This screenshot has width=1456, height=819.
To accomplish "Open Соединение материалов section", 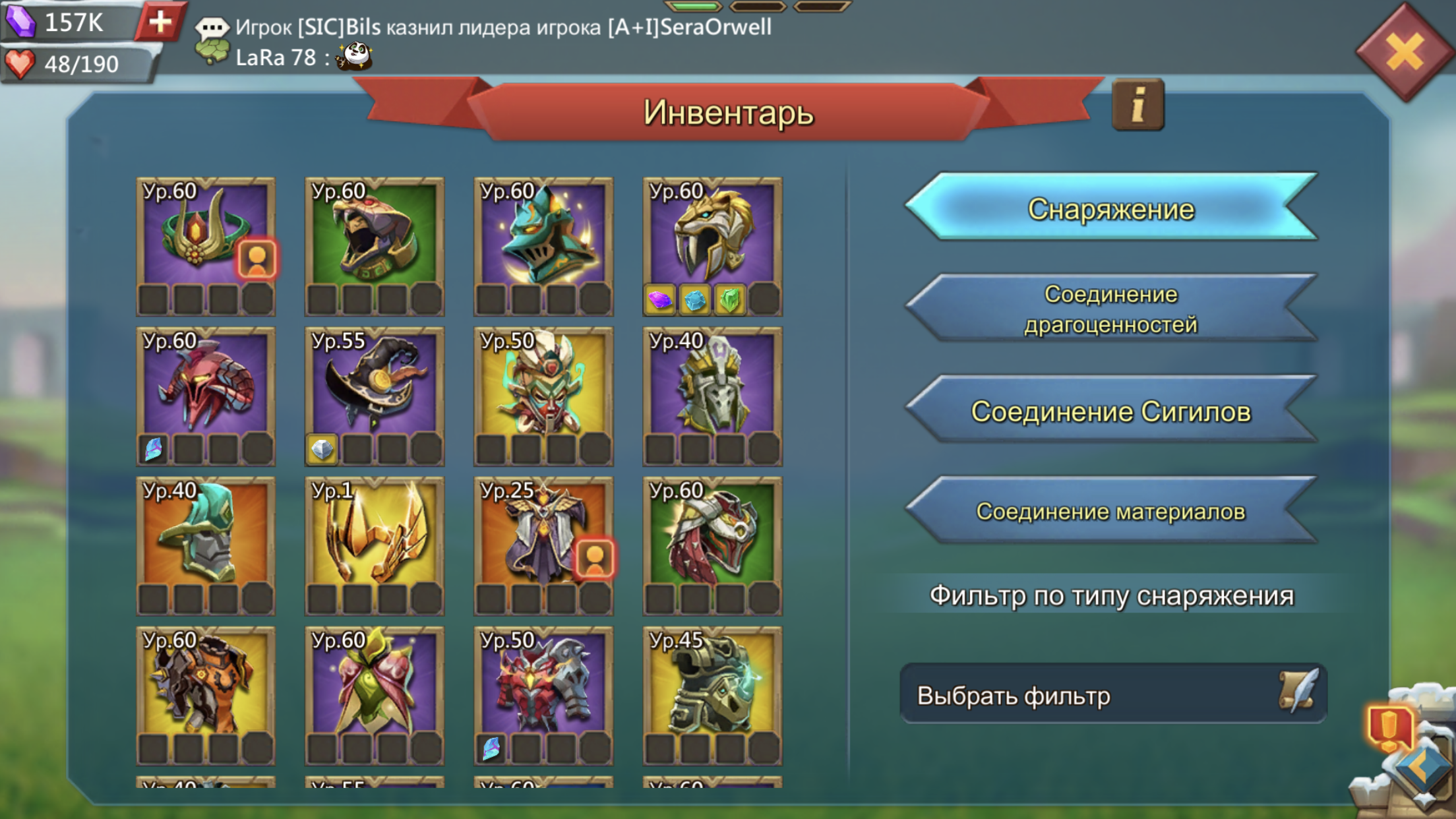I will click(x=1111, y=512).
